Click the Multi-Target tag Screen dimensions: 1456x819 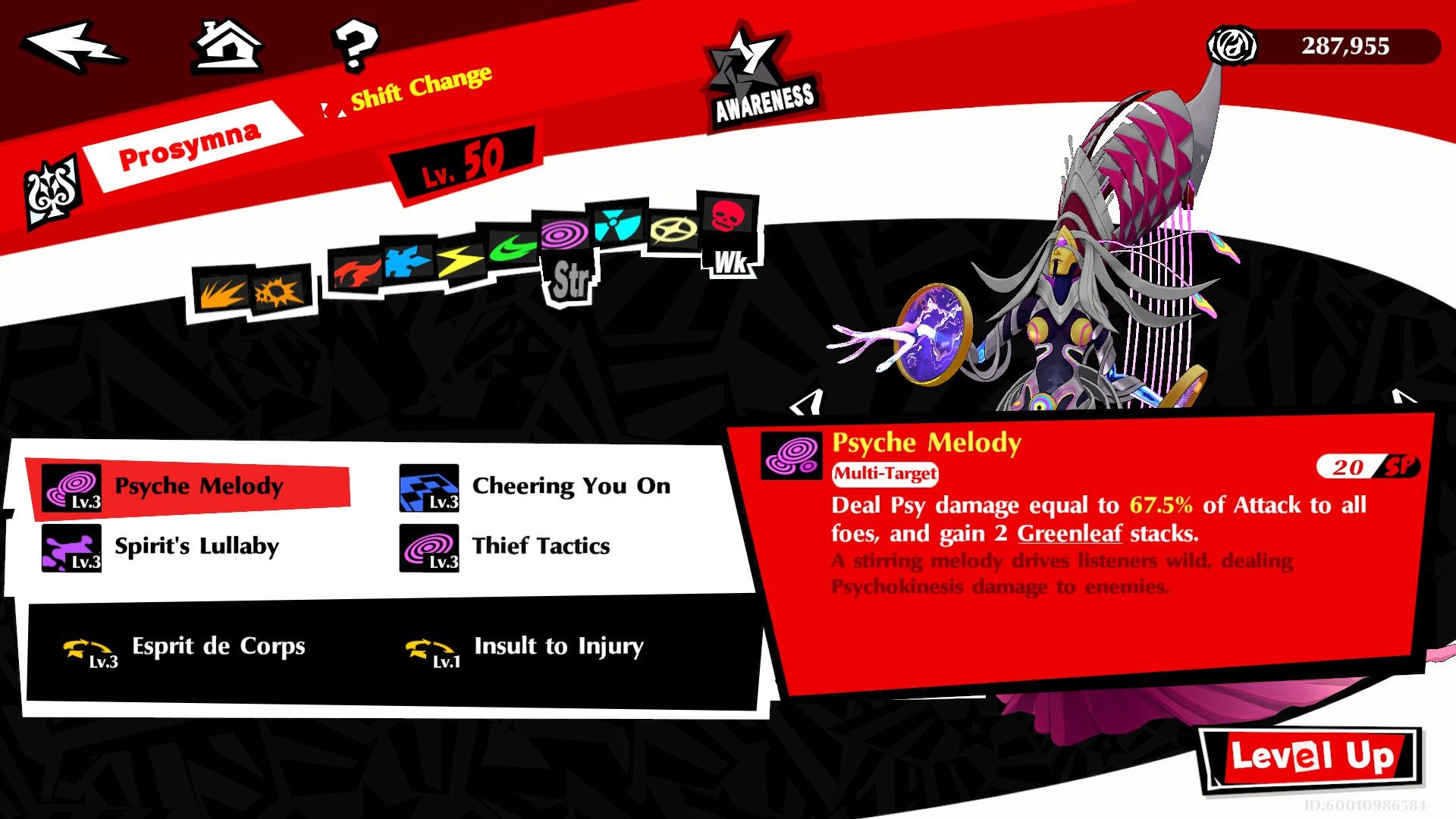[x=884, y=475]
